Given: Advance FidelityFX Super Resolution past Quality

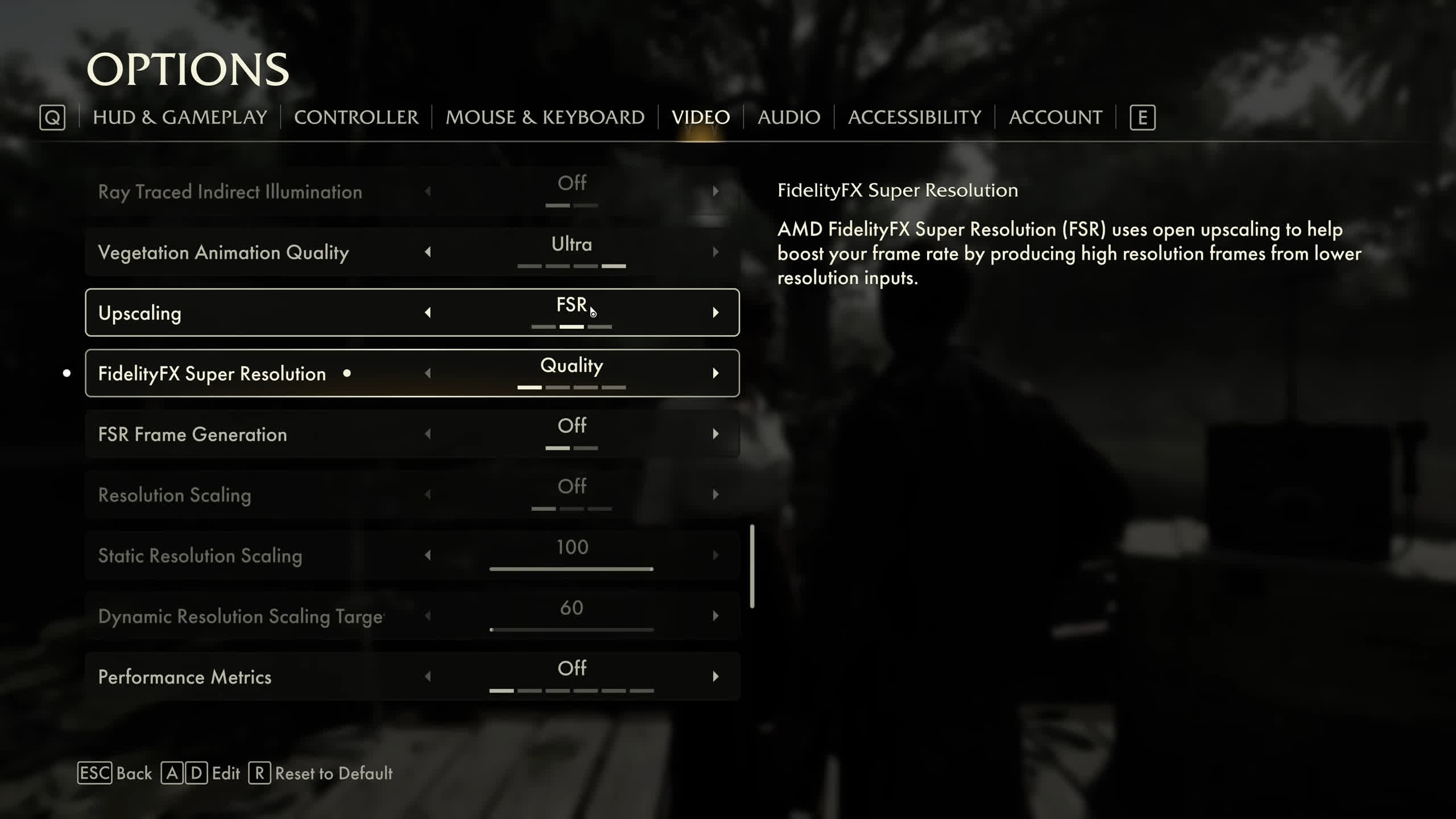Looking at the screenshot, I should tap(715, 374).
